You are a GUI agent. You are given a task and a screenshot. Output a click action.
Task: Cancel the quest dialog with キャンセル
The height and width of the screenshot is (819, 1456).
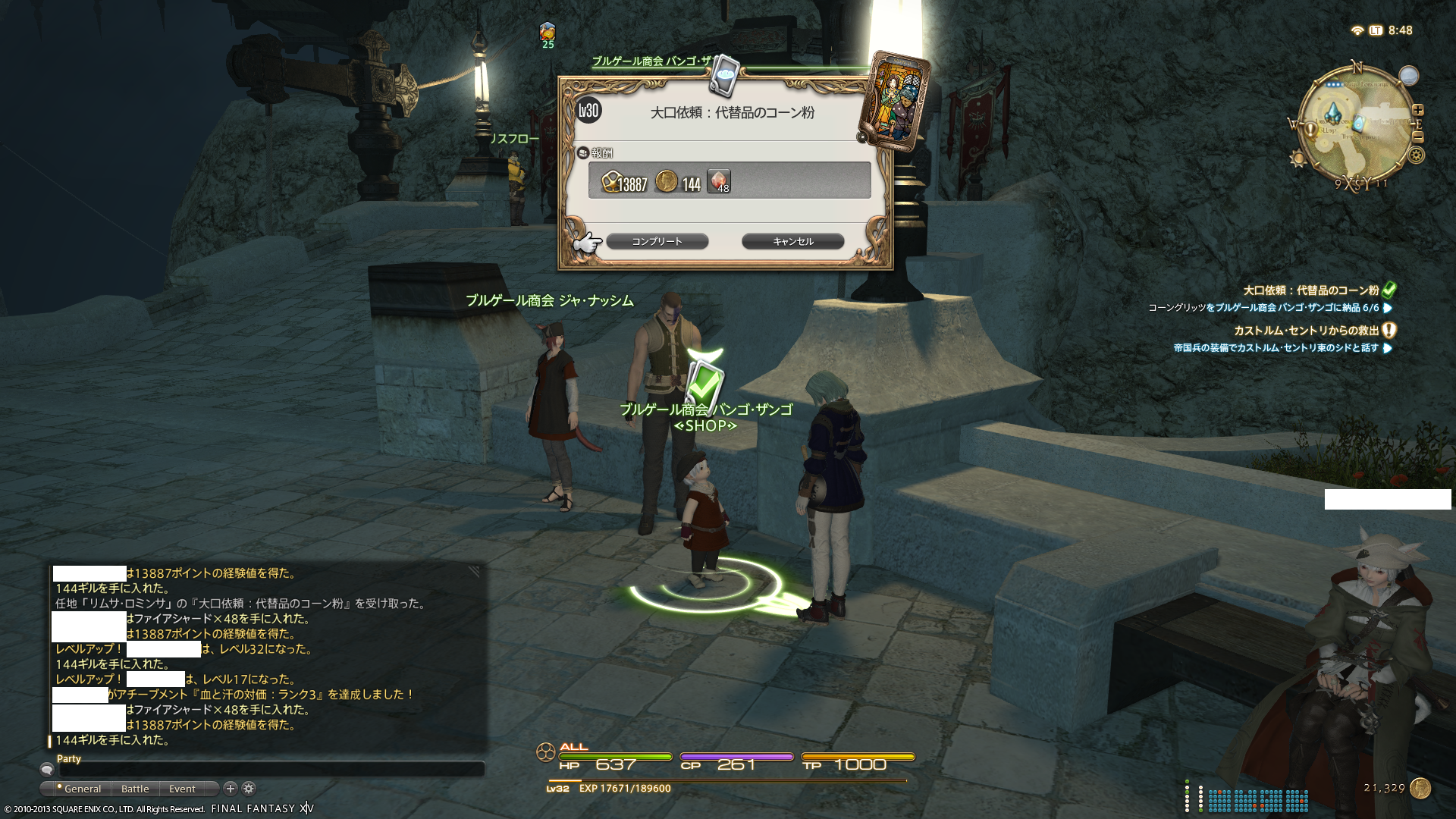[792, 241]
